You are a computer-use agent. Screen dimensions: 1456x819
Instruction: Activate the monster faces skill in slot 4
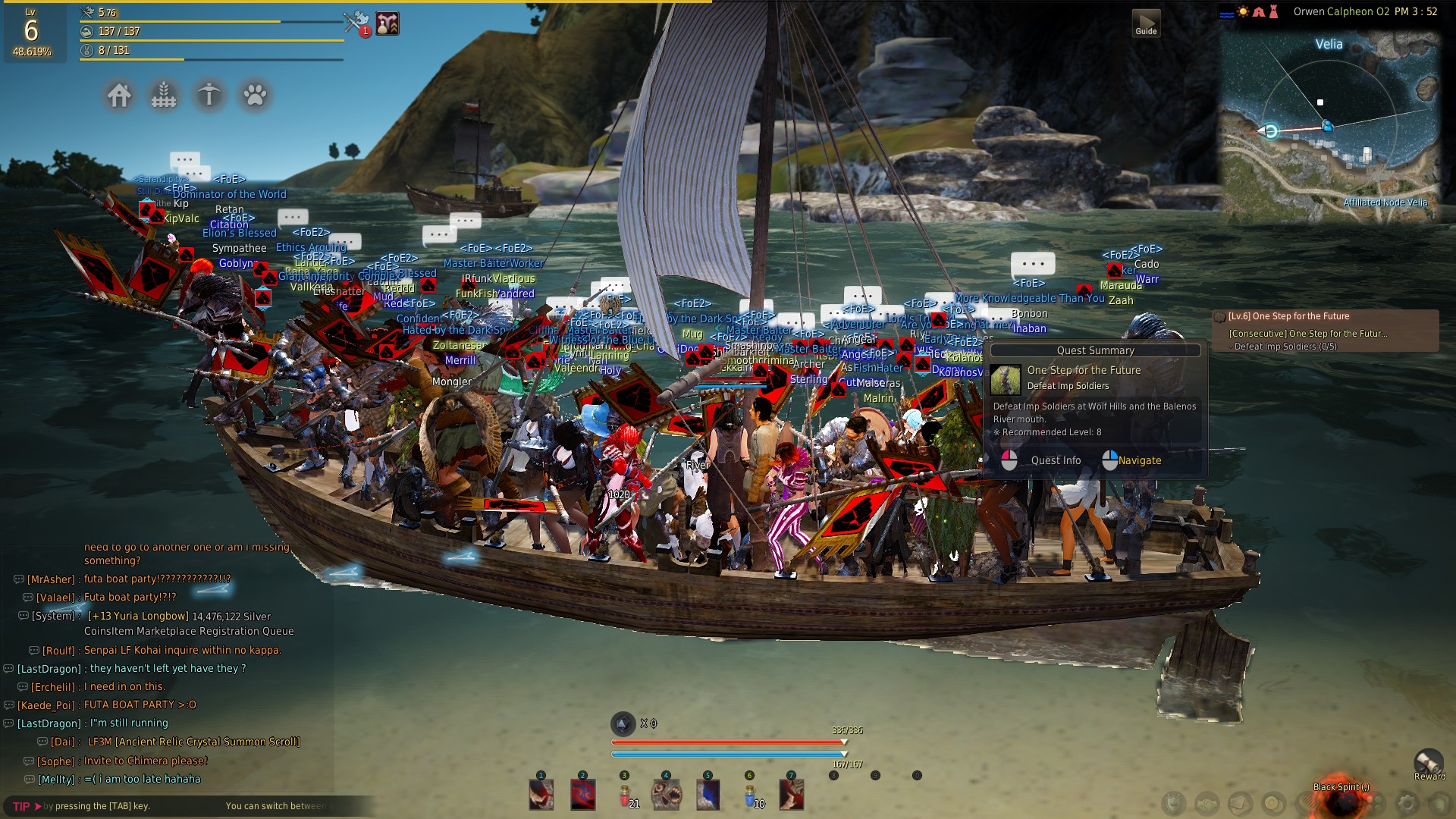[x=667, y=795]
